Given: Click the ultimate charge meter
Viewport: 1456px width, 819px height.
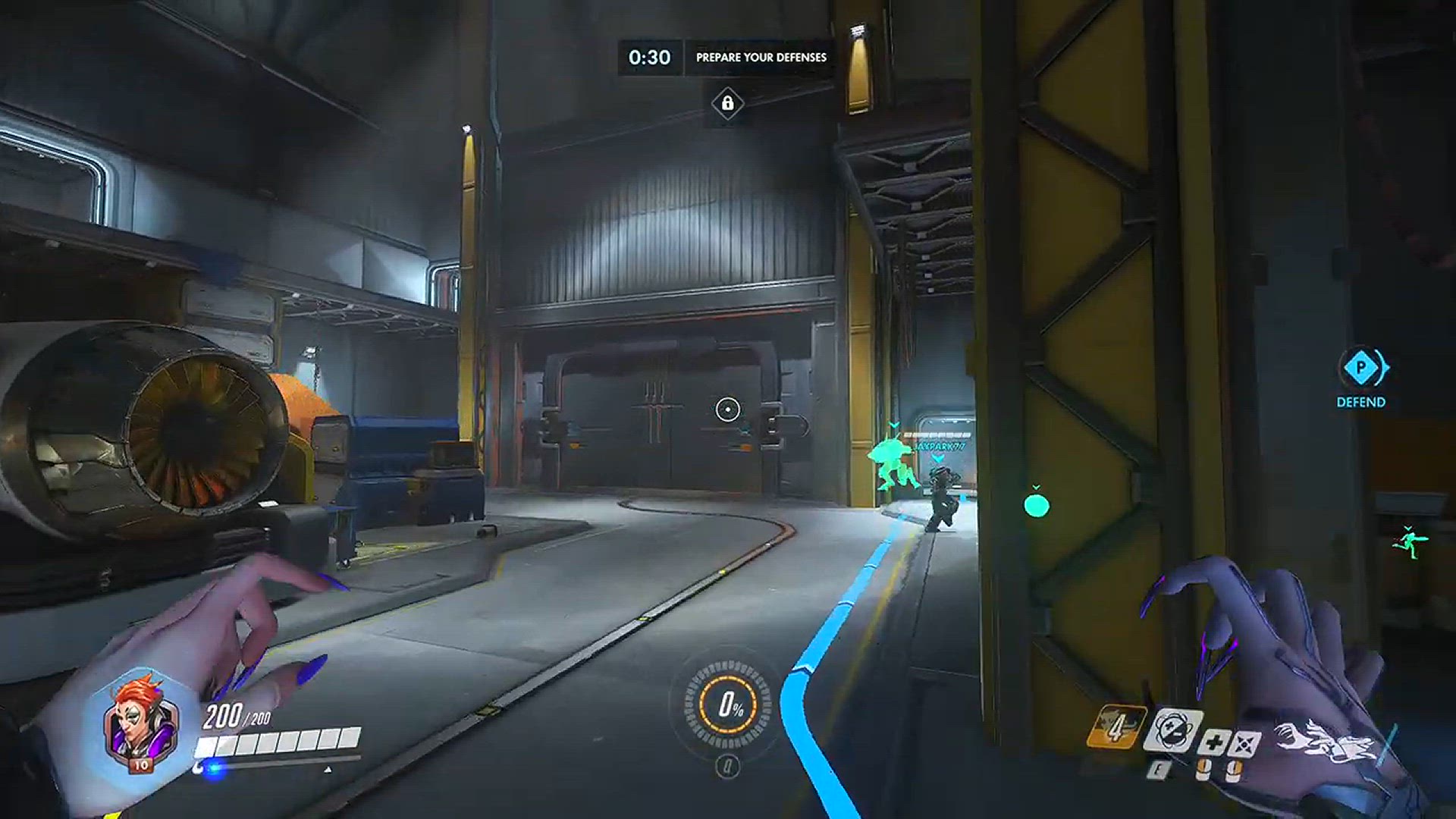Looking at the screenshot, I should click(x=727, y=705).
